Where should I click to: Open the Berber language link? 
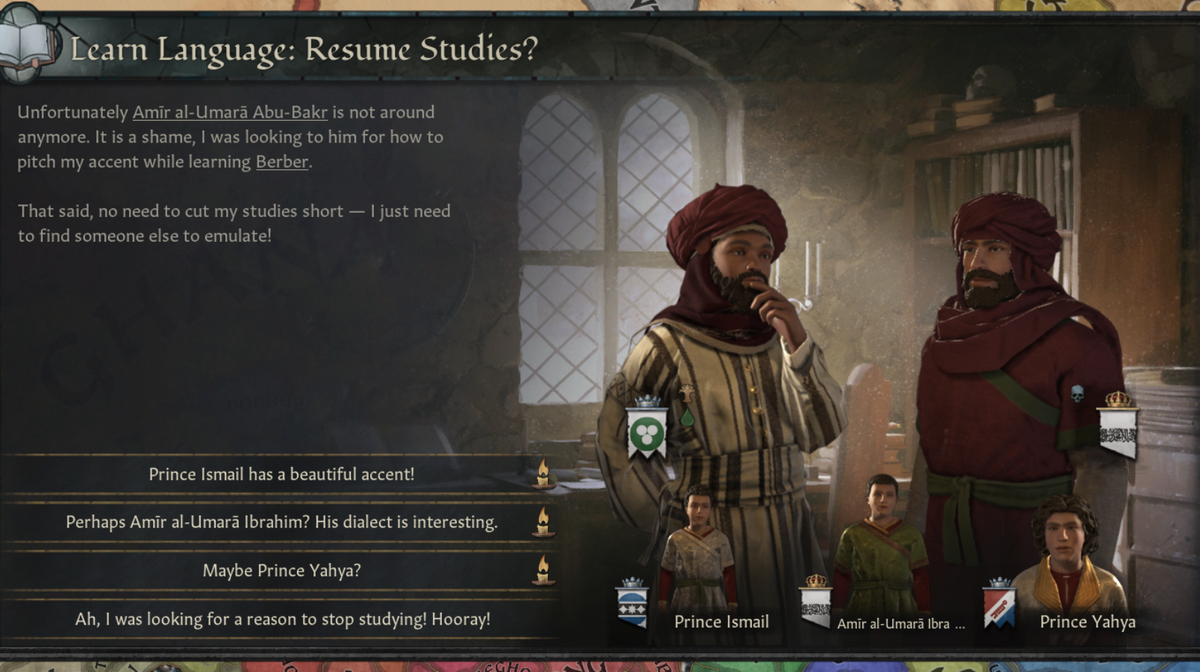(x=282, y=161)
